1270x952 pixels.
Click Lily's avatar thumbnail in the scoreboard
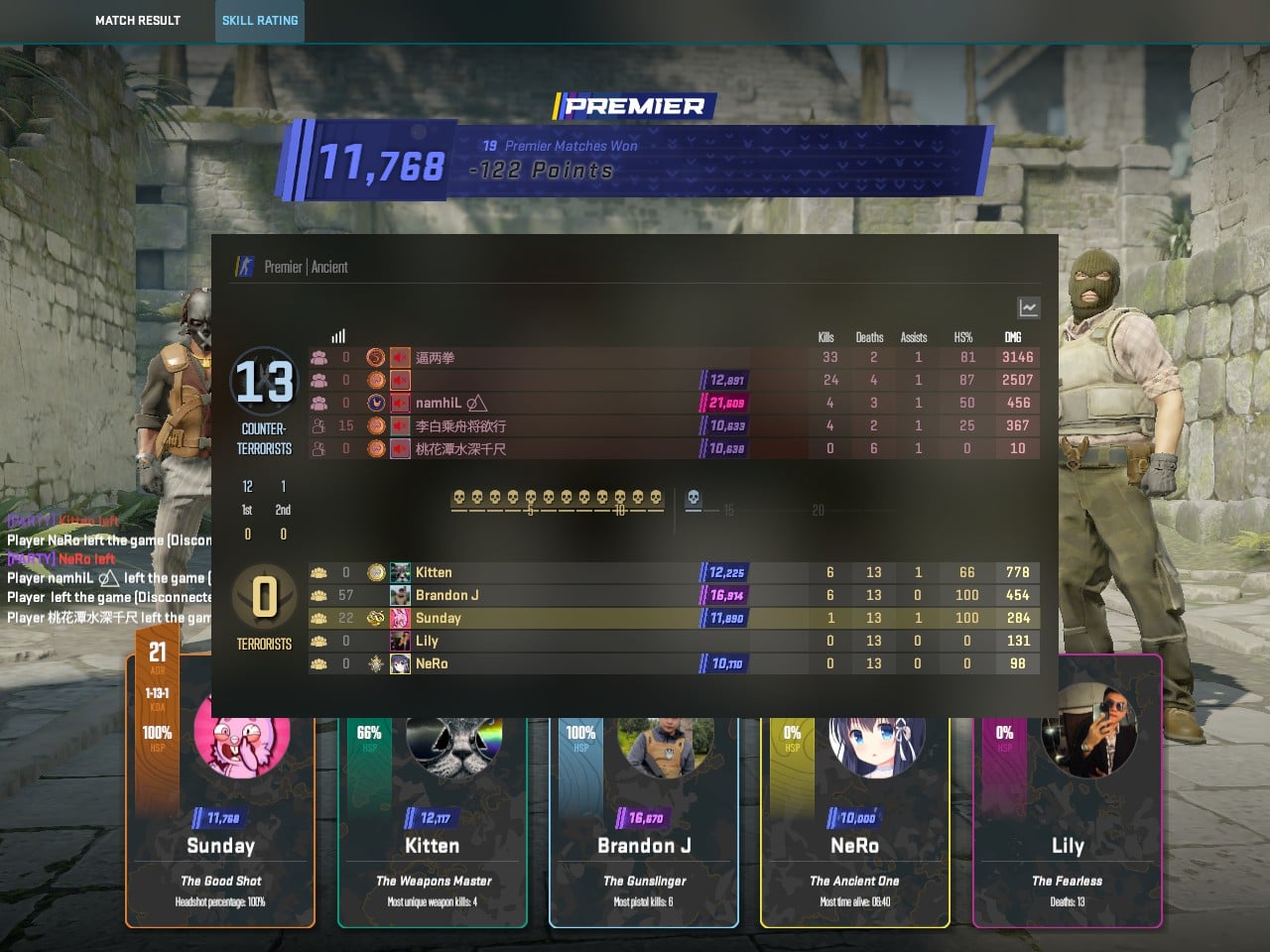(x=401, y=640)
